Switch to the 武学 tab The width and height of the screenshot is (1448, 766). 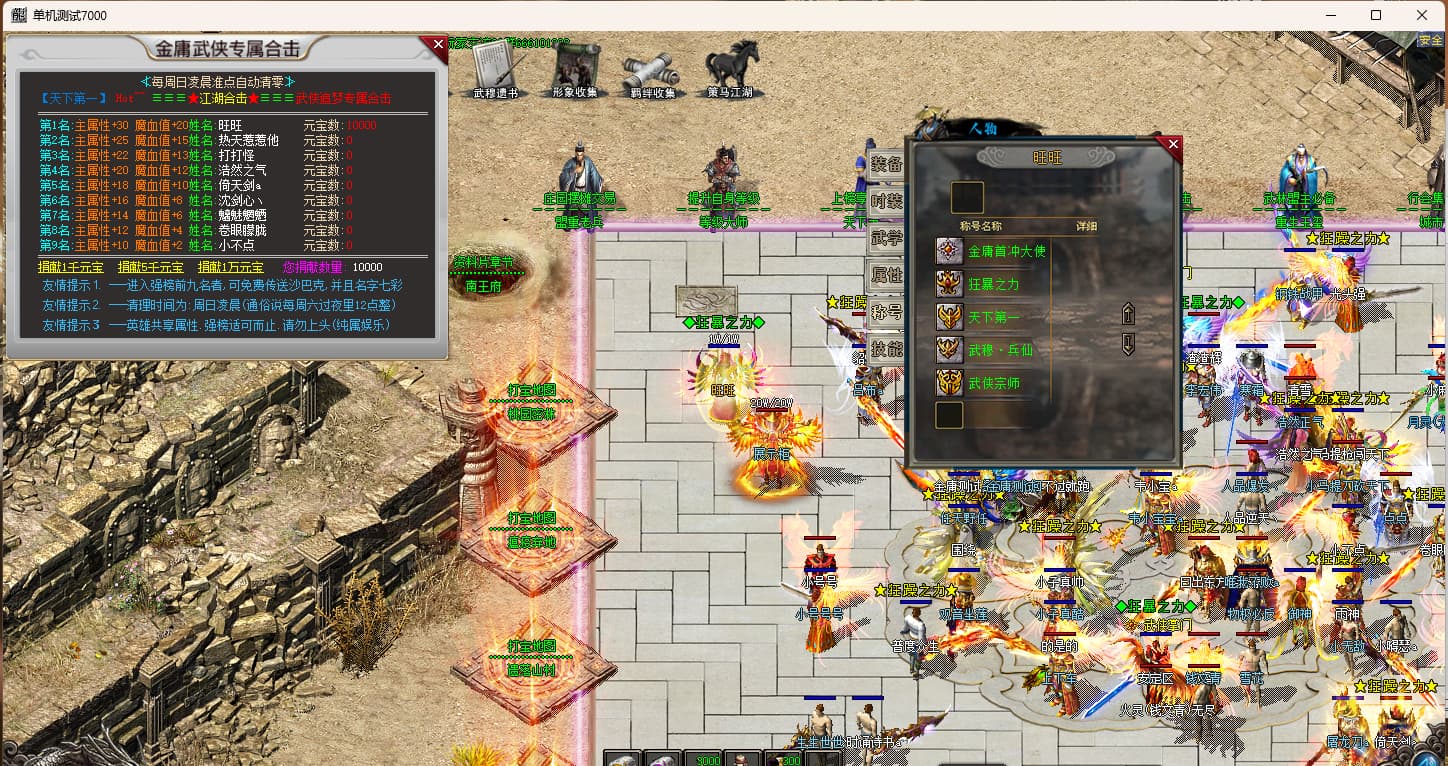886,238
